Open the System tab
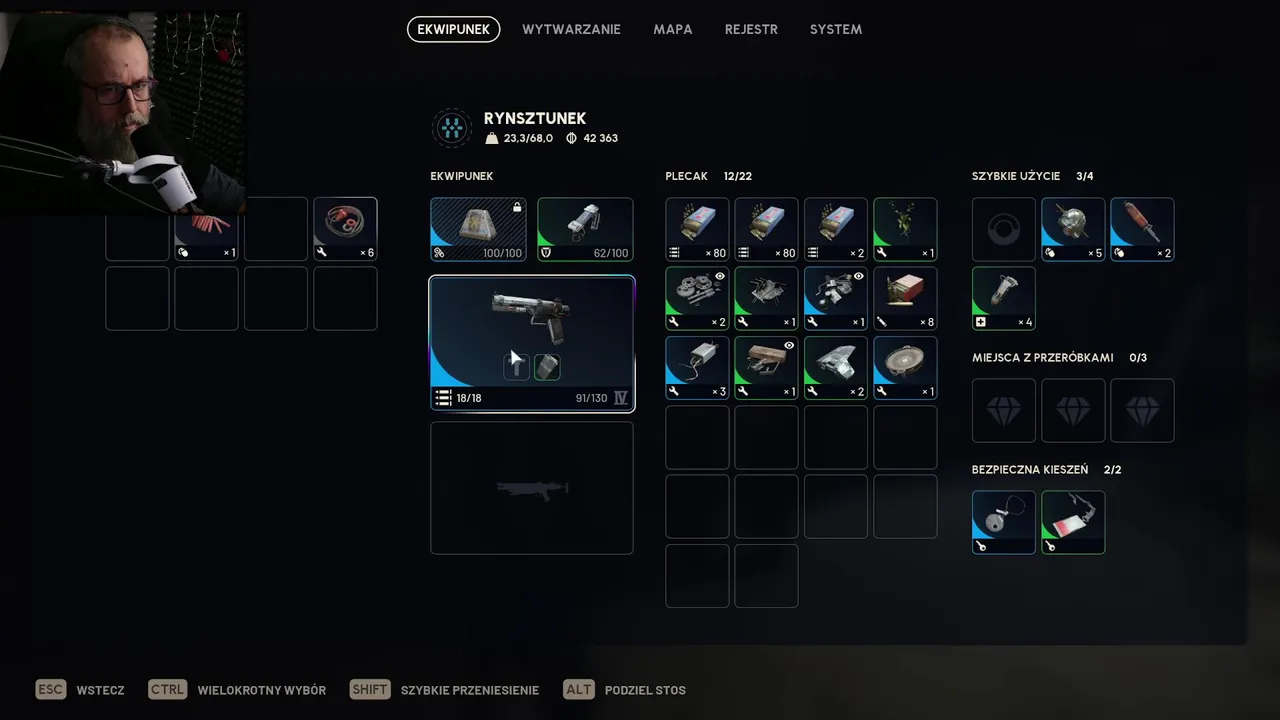The width and height of the screenshot is (1280, 720). coord(836,29)
